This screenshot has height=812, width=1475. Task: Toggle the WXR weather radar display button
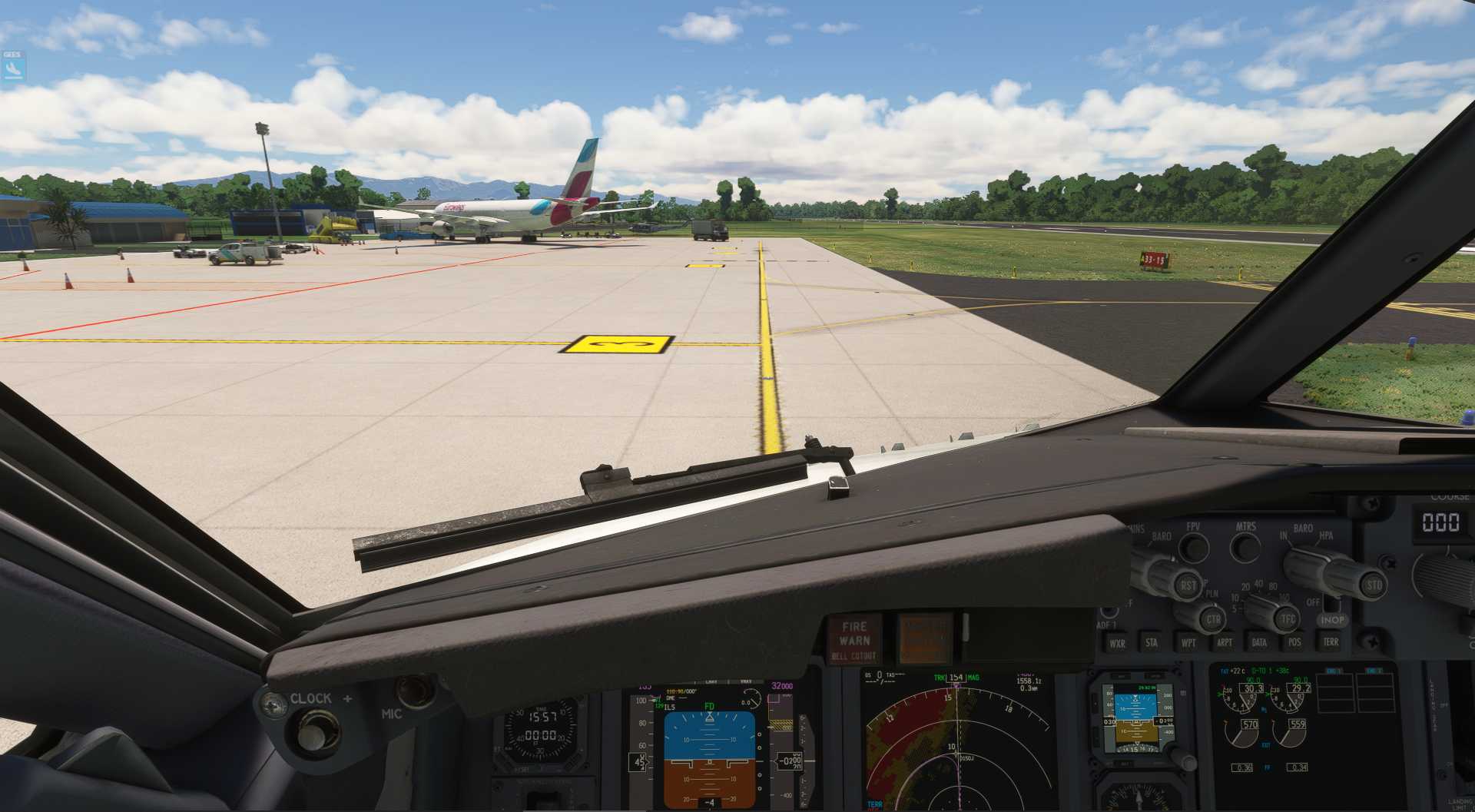(x=1118, y=643)
